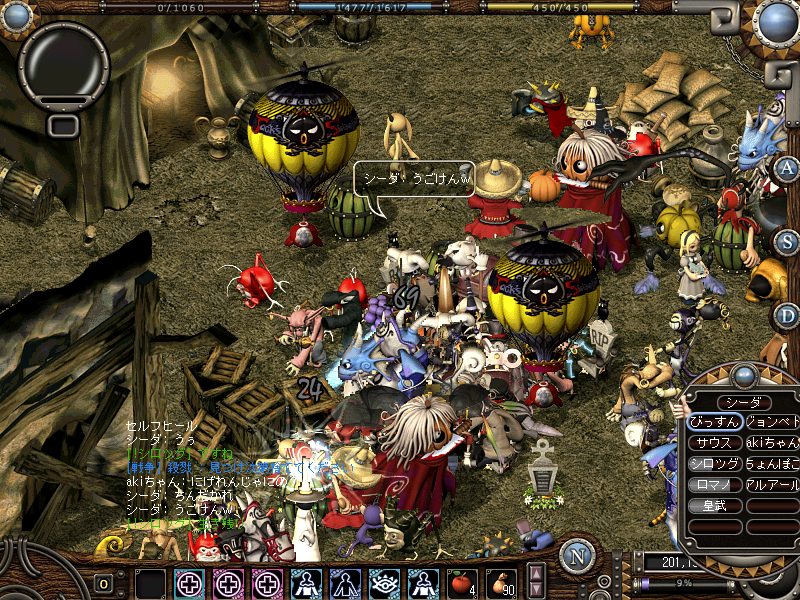800x600 pixels.
Task: Pick party member 皇武 in list
Action: (715, 505)
